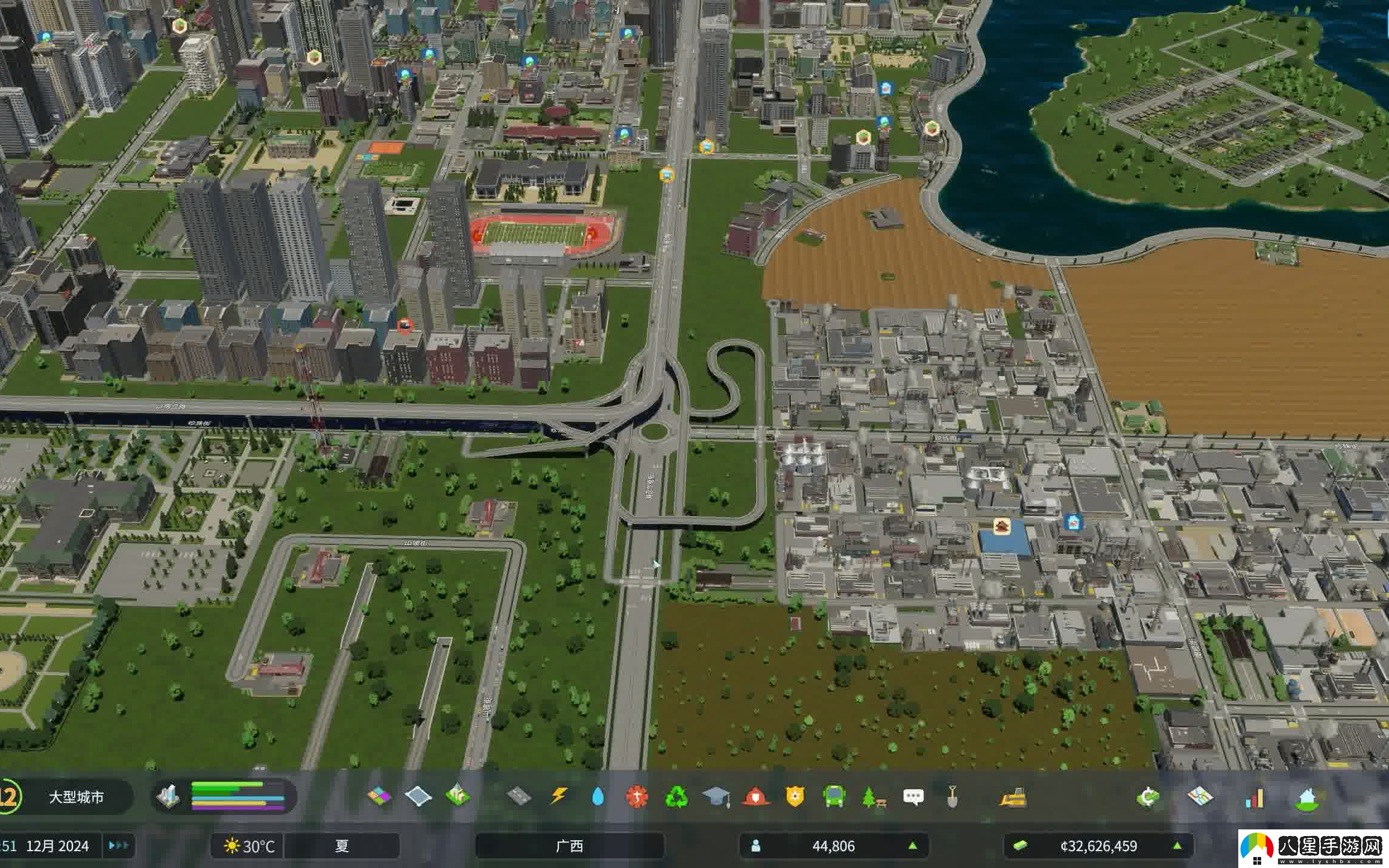Activate the bulldozer demolish tool
This screenshot has height=868, width=1389.
(1013, 797)
